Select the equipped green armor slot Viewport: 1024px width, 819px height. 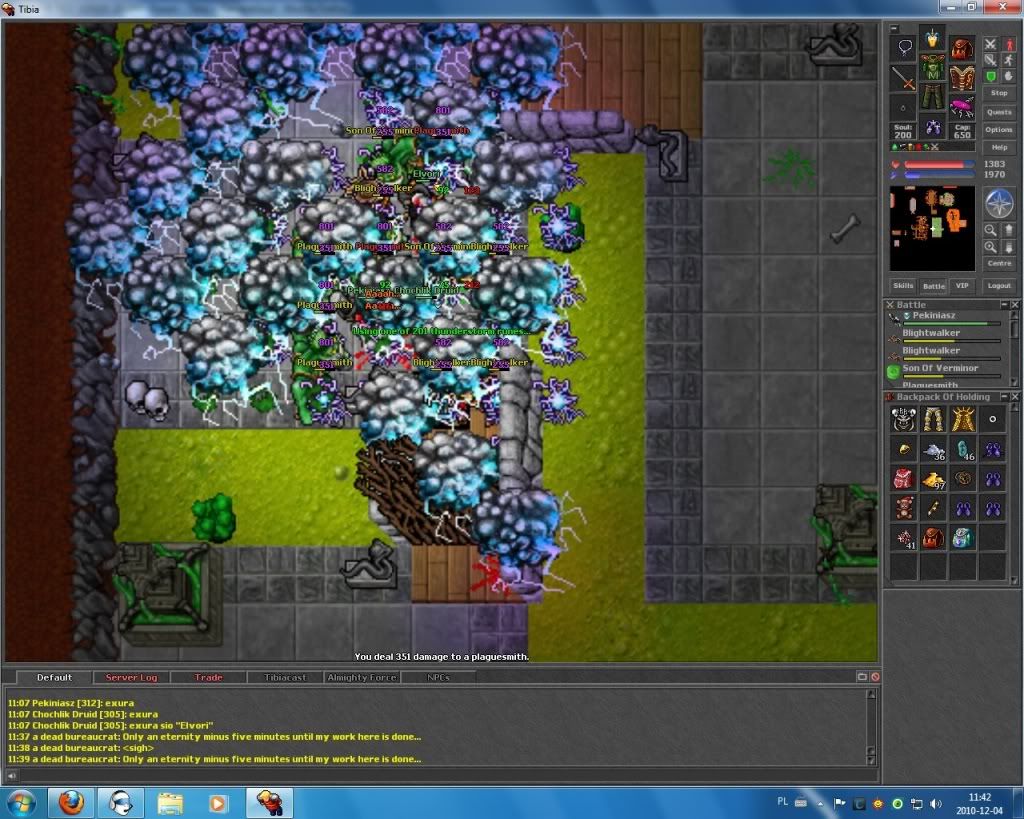(x=933, y=74)
